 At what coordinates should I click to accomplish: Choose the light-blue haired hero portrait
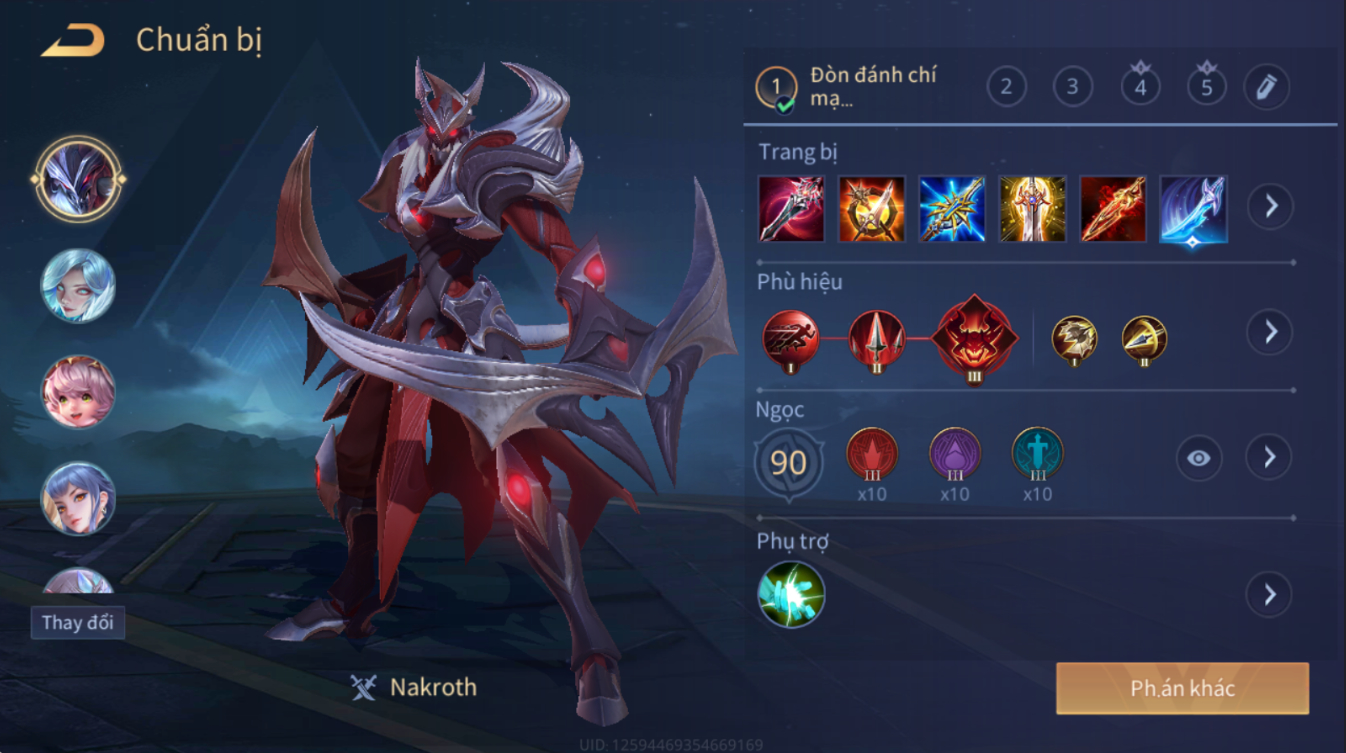(78, 286)
